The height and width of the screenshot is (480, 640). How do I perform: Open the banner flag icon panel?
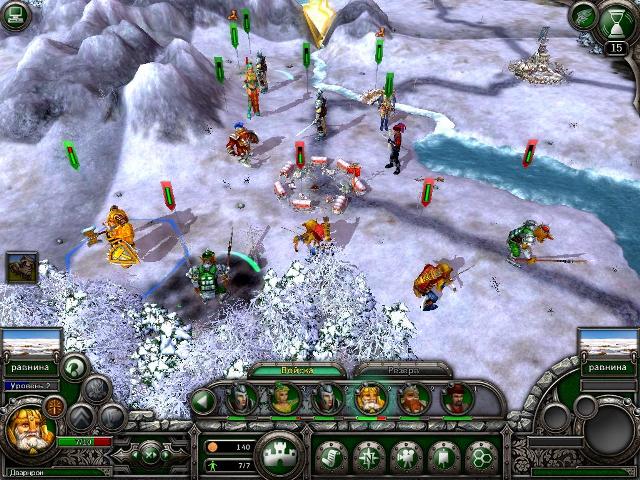click(443, 456)
